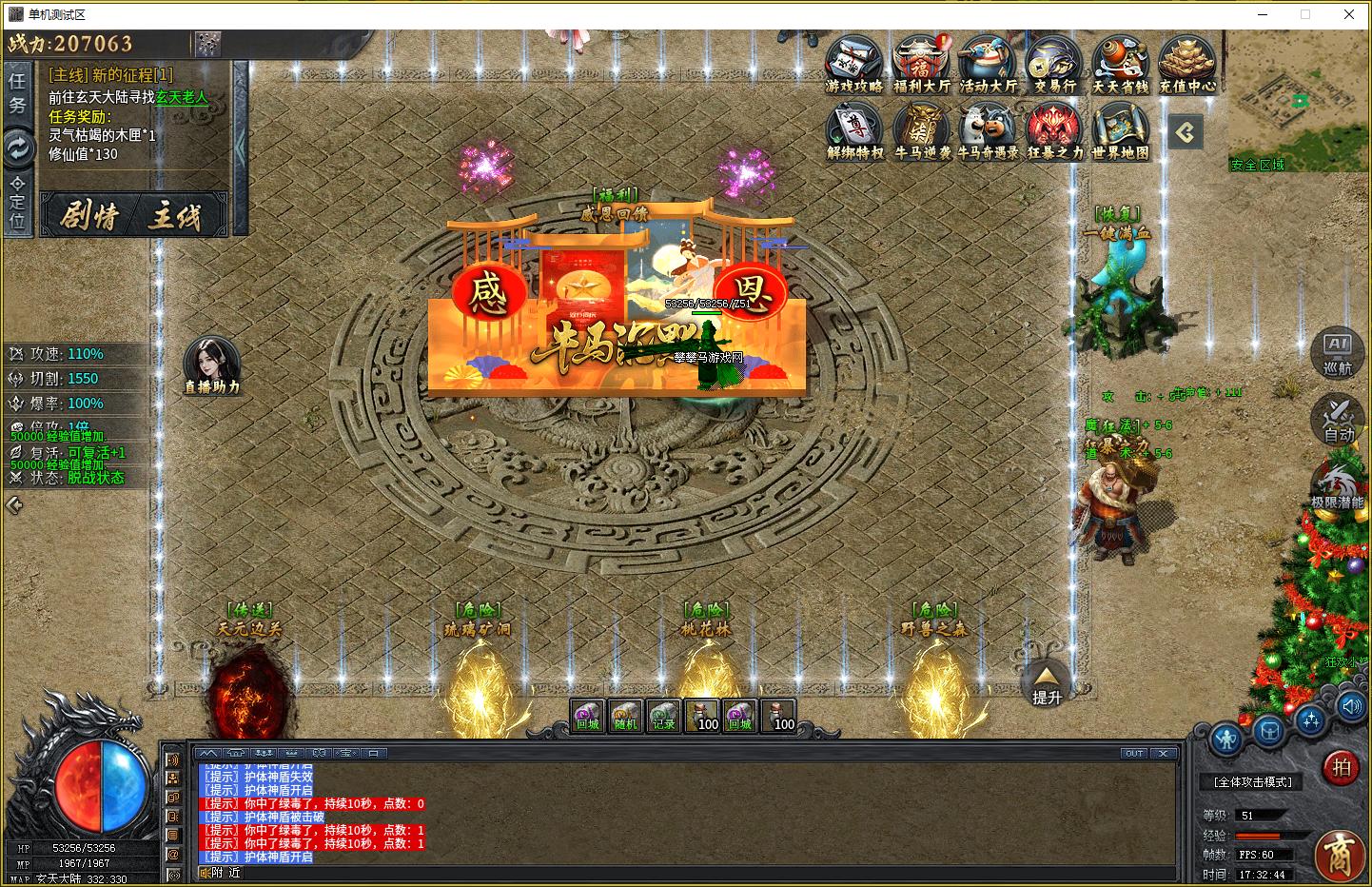This screenshot has height=887, width=1372.
Task: Toggle the AI 巡航 patrol button
Action: [1338, 352]
